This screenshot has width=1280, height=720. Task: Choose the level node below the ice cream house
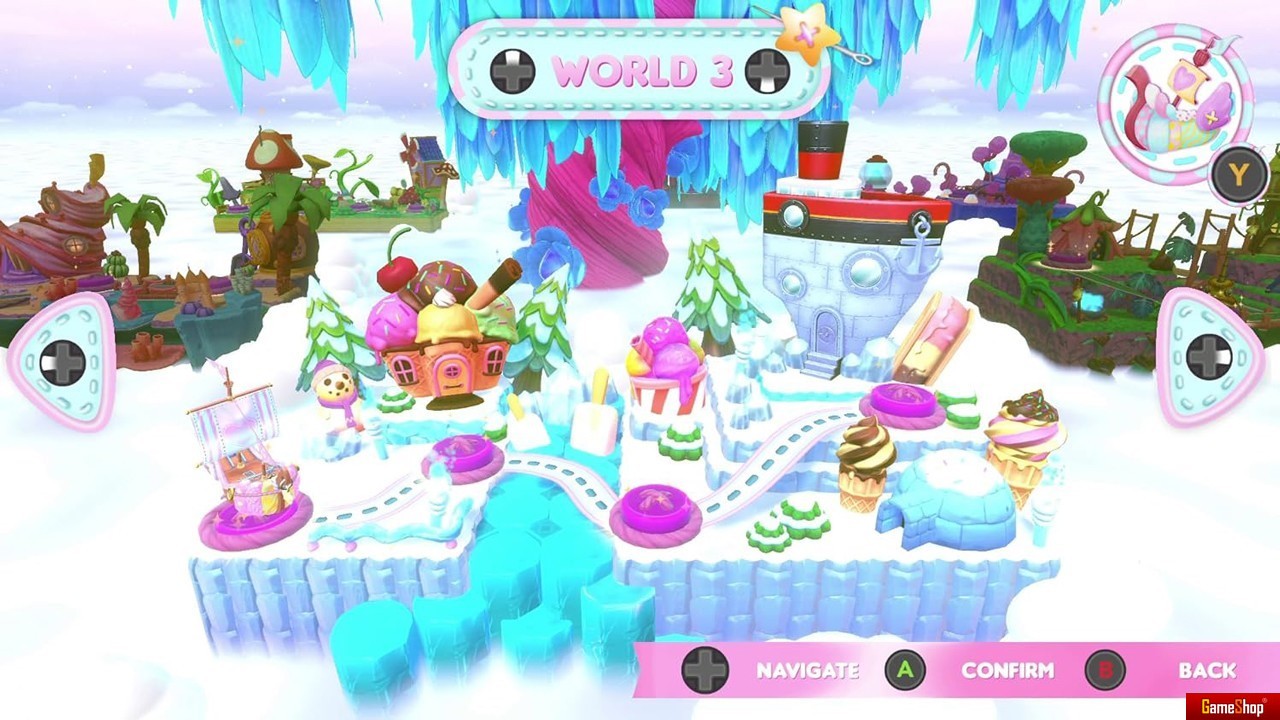coord(463,459)
